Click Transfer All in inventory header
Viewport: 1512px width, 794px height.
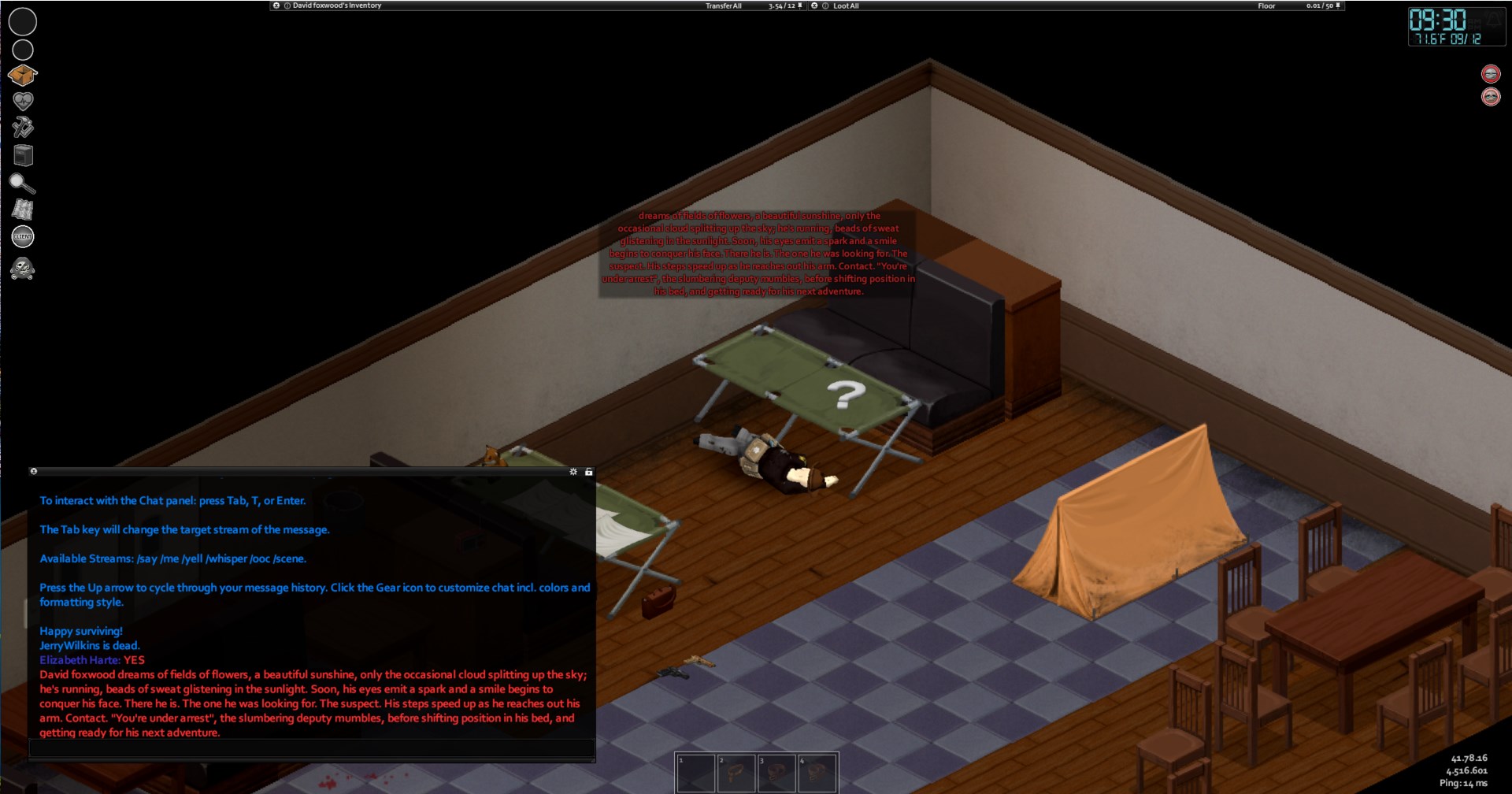(723, 6)
